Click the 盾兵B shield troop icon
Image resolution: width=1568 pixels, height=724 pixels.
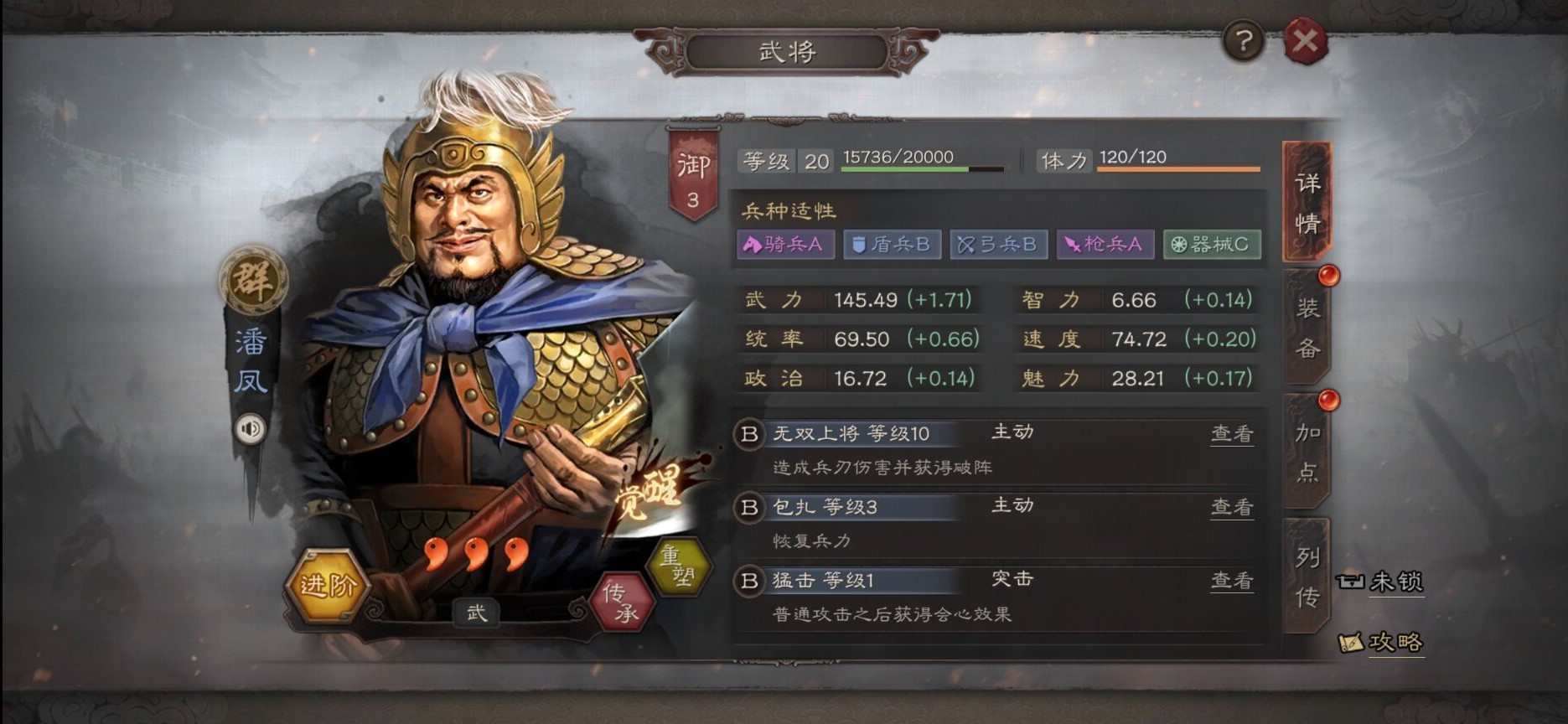pyautogui.click(x=892, y=245)
